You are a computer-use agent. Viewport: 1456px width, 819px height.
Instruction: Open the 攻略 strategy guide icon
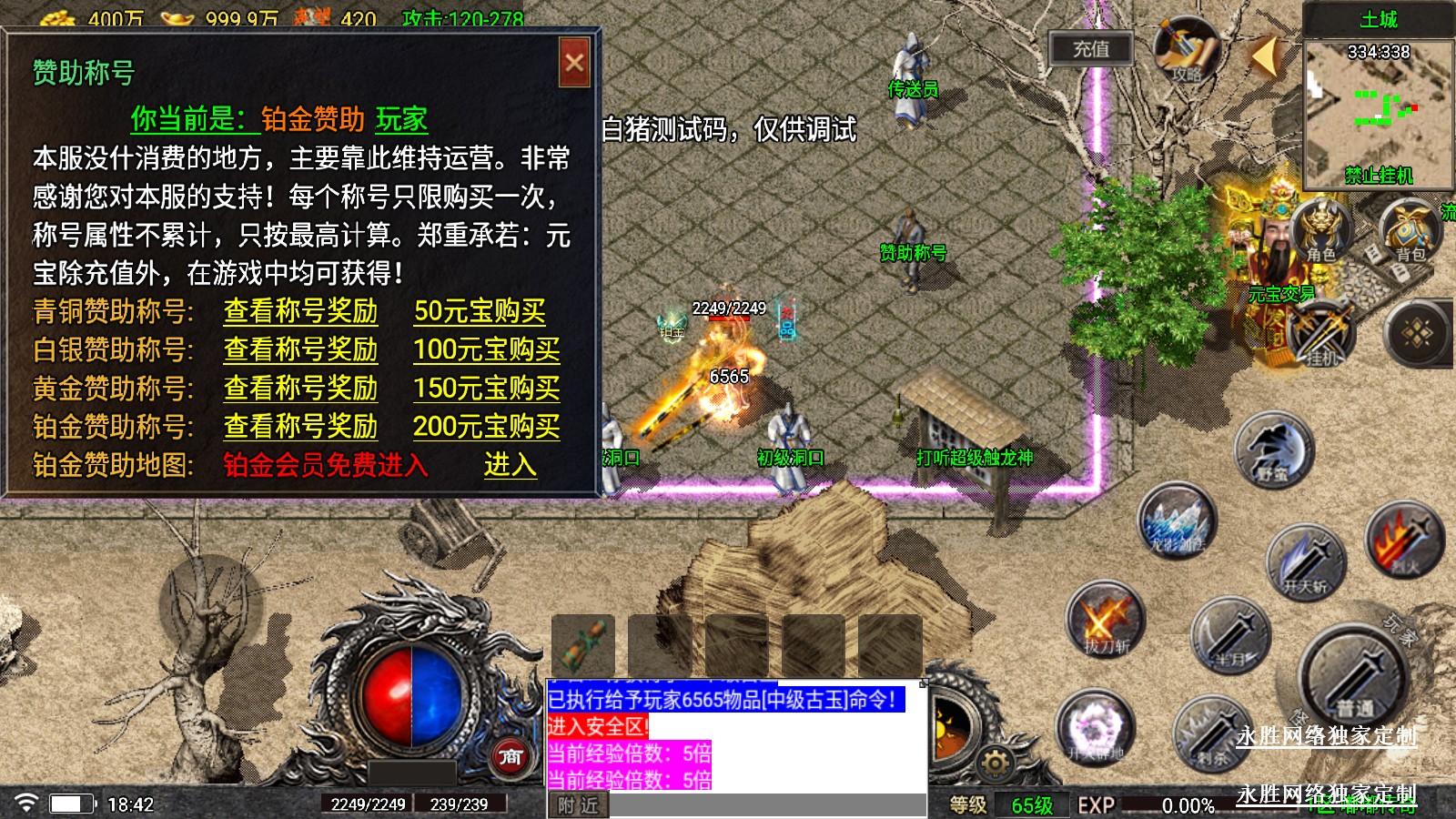click(1186, 52)
